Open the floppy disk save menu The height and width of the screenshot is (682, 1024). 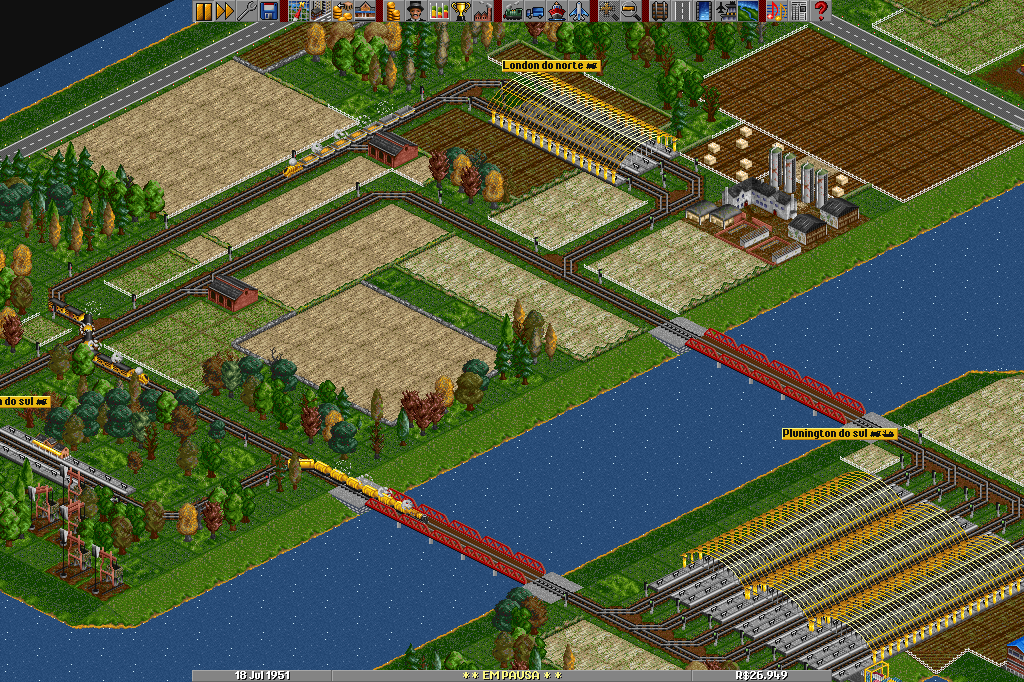[x=269, y=11]
